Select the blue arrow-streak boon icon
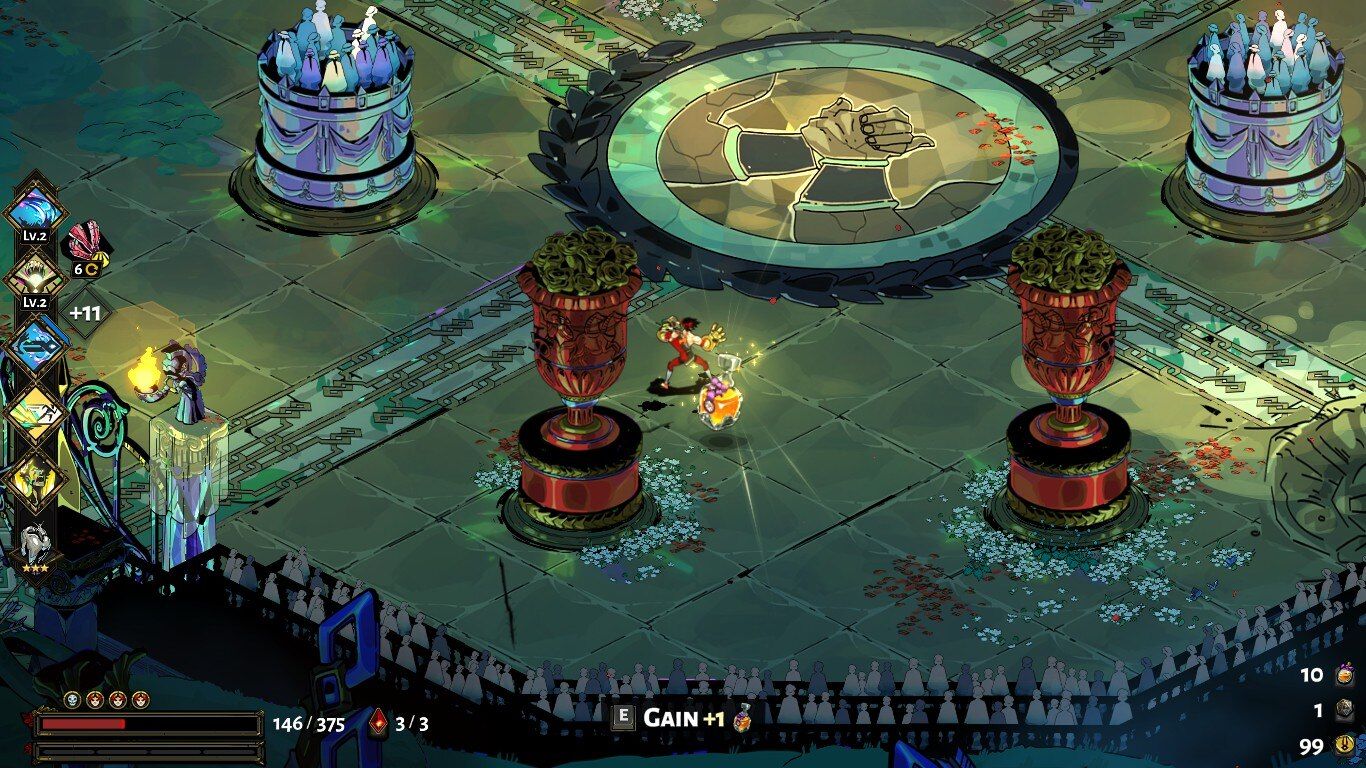Image resolution: width=1366 pixels, height=768 pixels. (36, 345)
